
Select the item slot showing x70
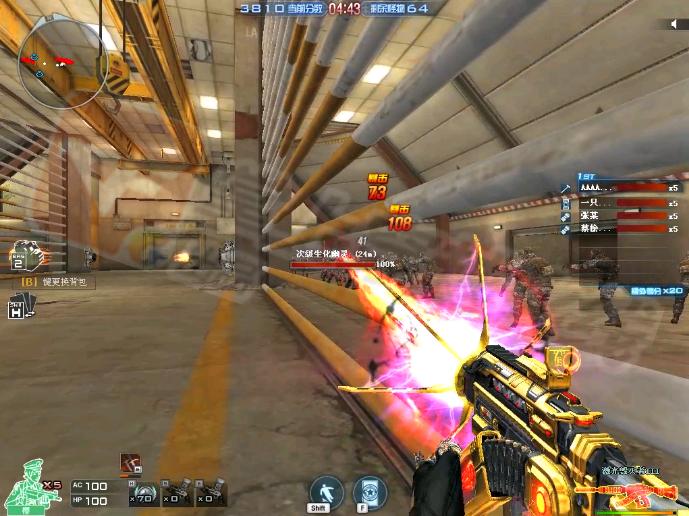tap(143, 490)
